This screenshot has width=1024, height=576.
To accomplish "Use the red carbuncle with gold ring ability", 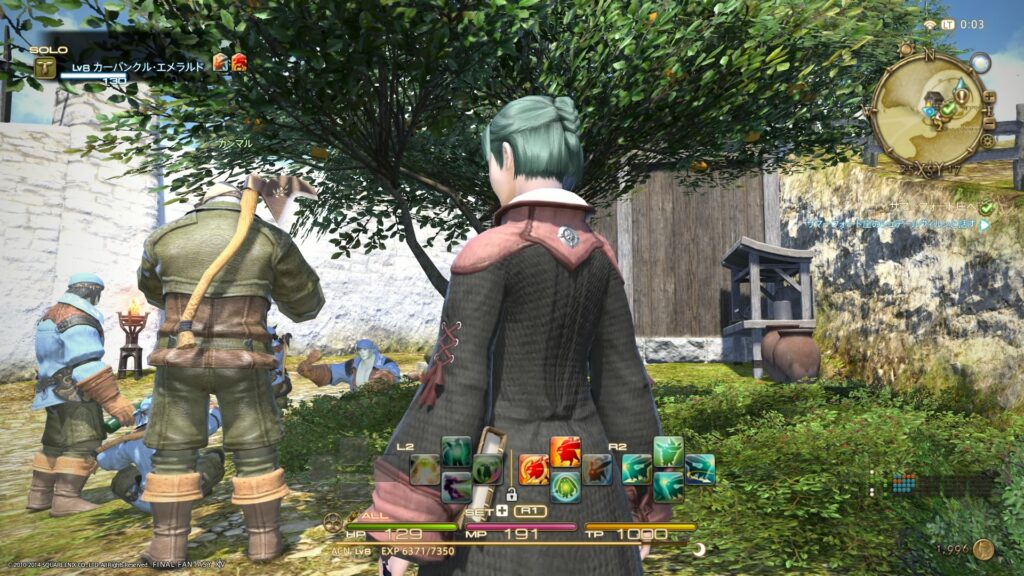I will pos(534,469).
